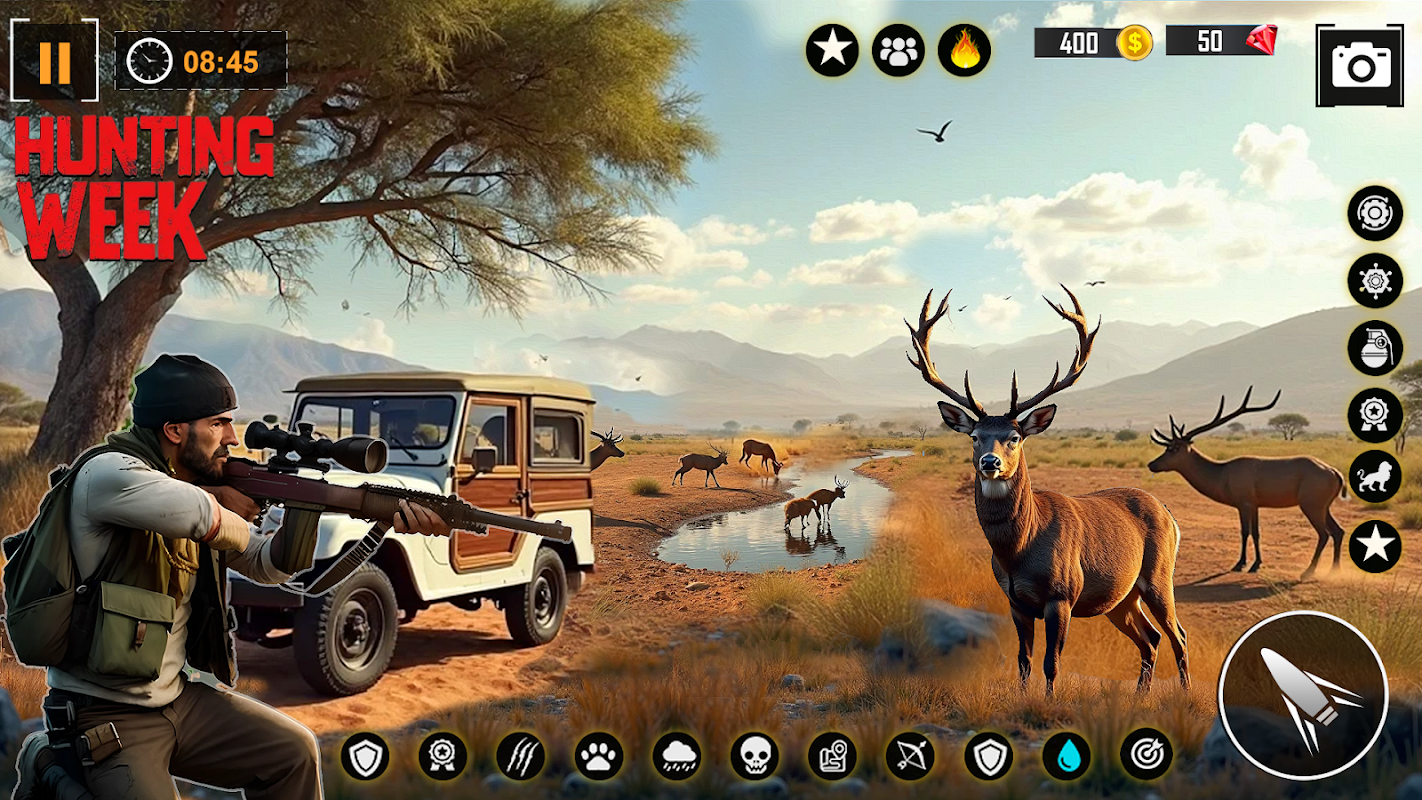Image resolution: width=1422 pixels, height=800 pixels.
Task: Activate the claw marks icon
Action: pyautogui.click(x=521, y=756)
